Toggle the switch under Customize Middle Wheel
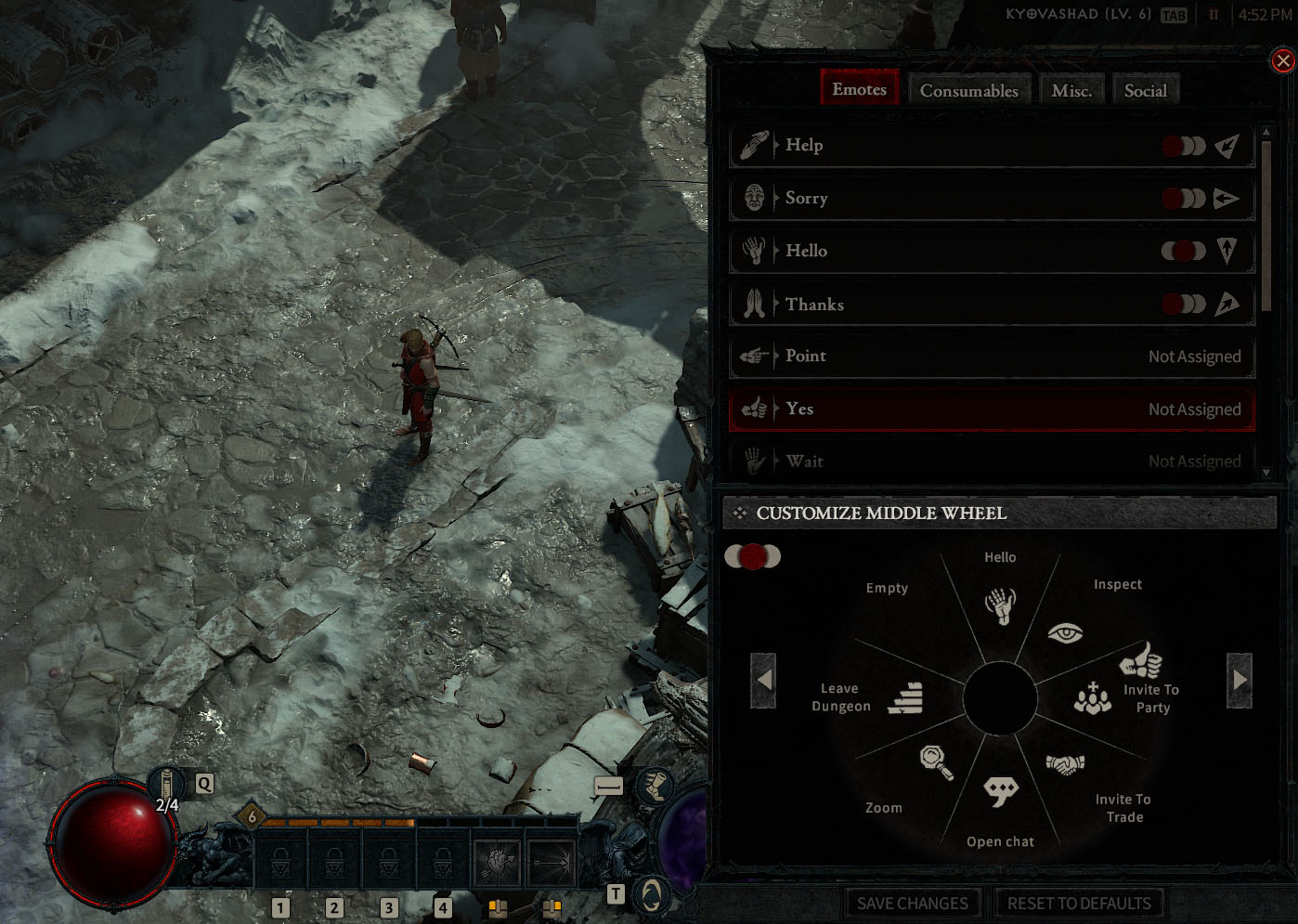The width and height of the screenshot is (1298, 924). point(753,556)
